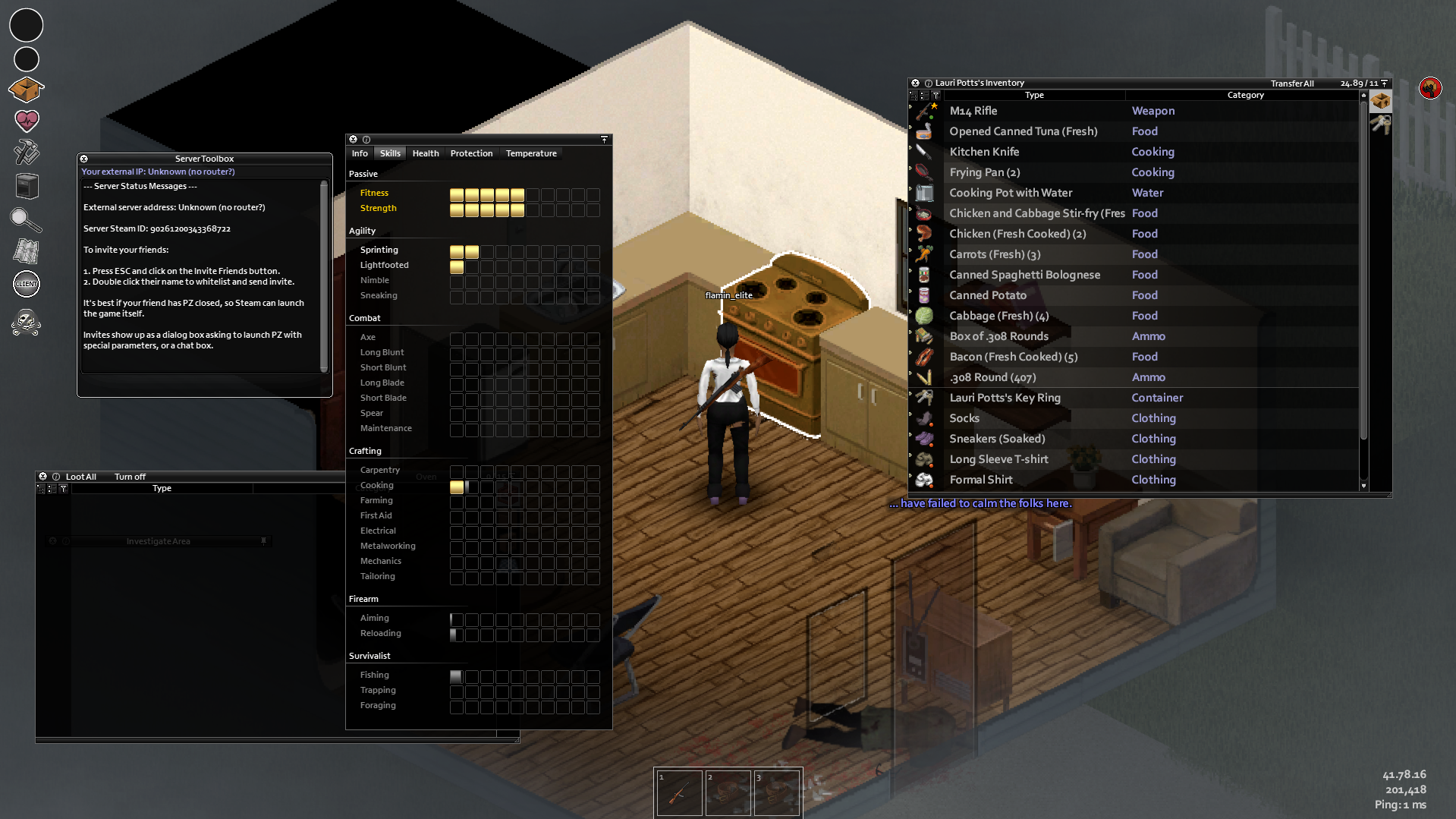Close the Server Toolbox window
The width and height of the screenshot is (1456, 819).
click(x=84, y=159)
